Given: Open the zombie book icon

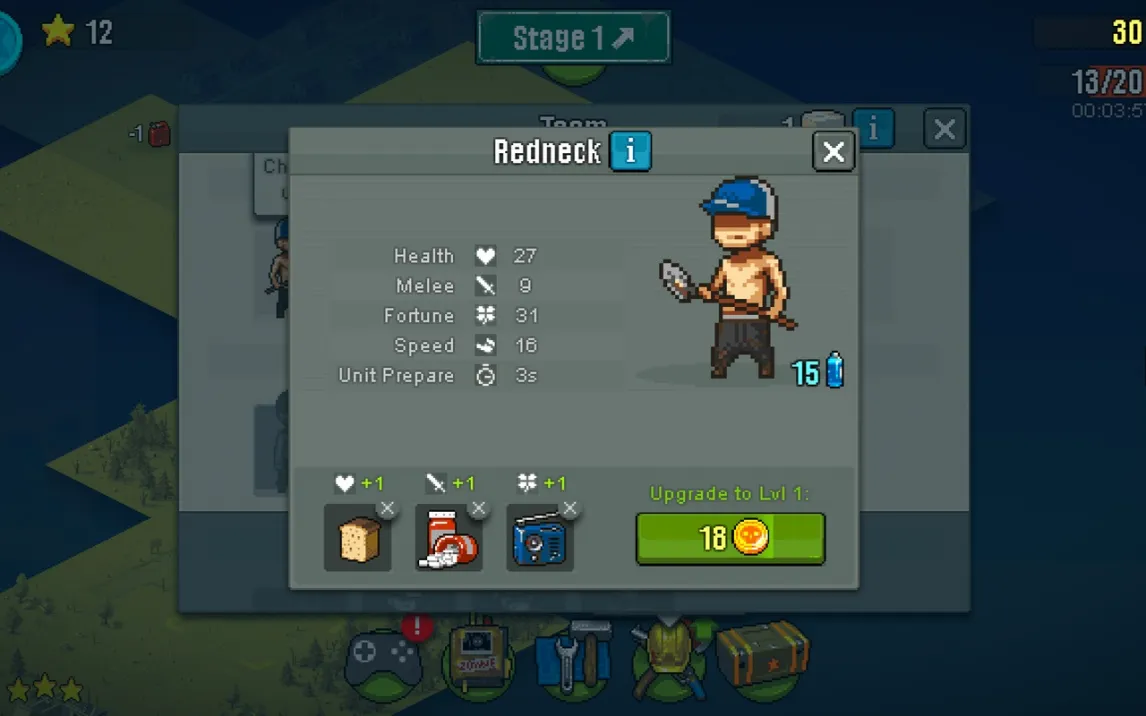Looking at the screenshot, I should [x=478, y=660].
